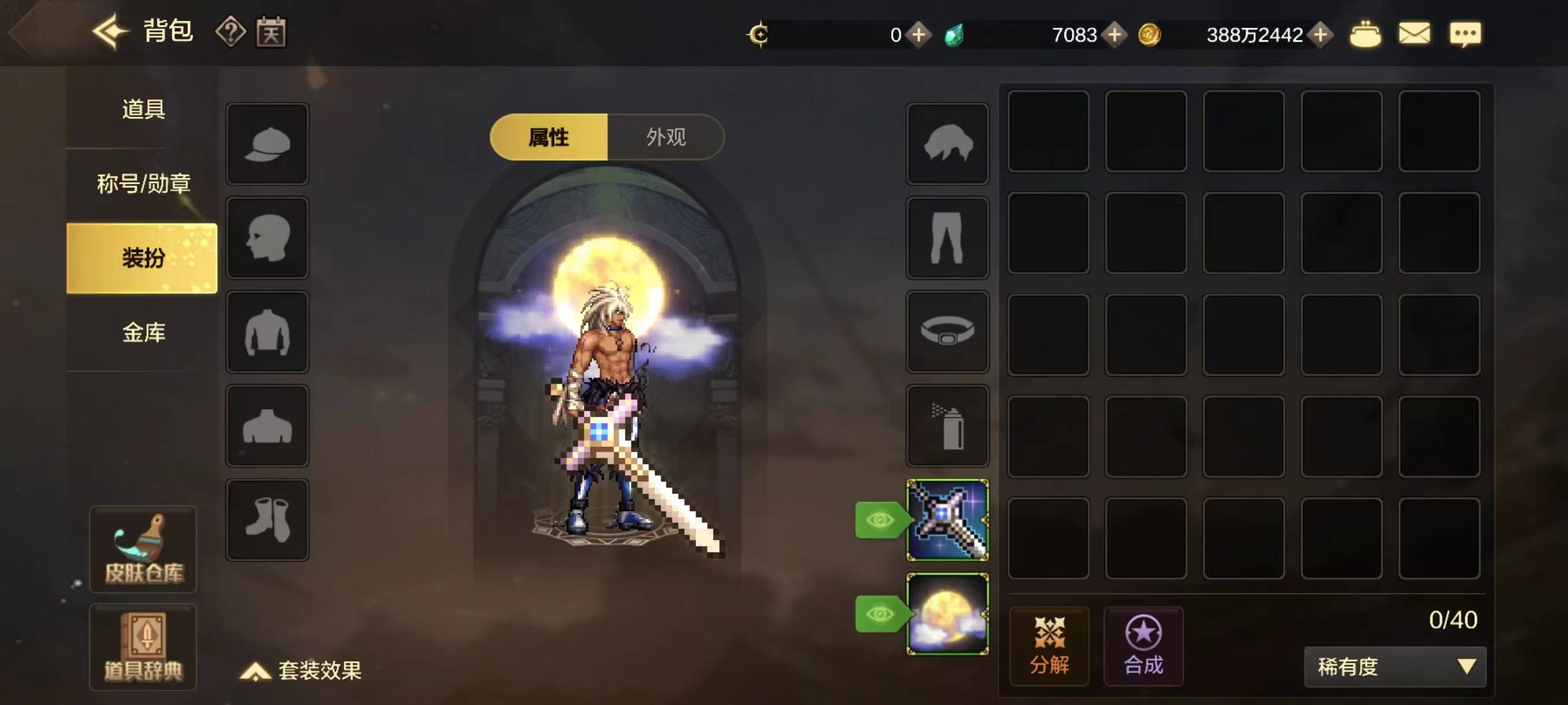1568x705 pixels.
Task: Switch to the 外观 appearance view
Action: click(x=666, y=137)
